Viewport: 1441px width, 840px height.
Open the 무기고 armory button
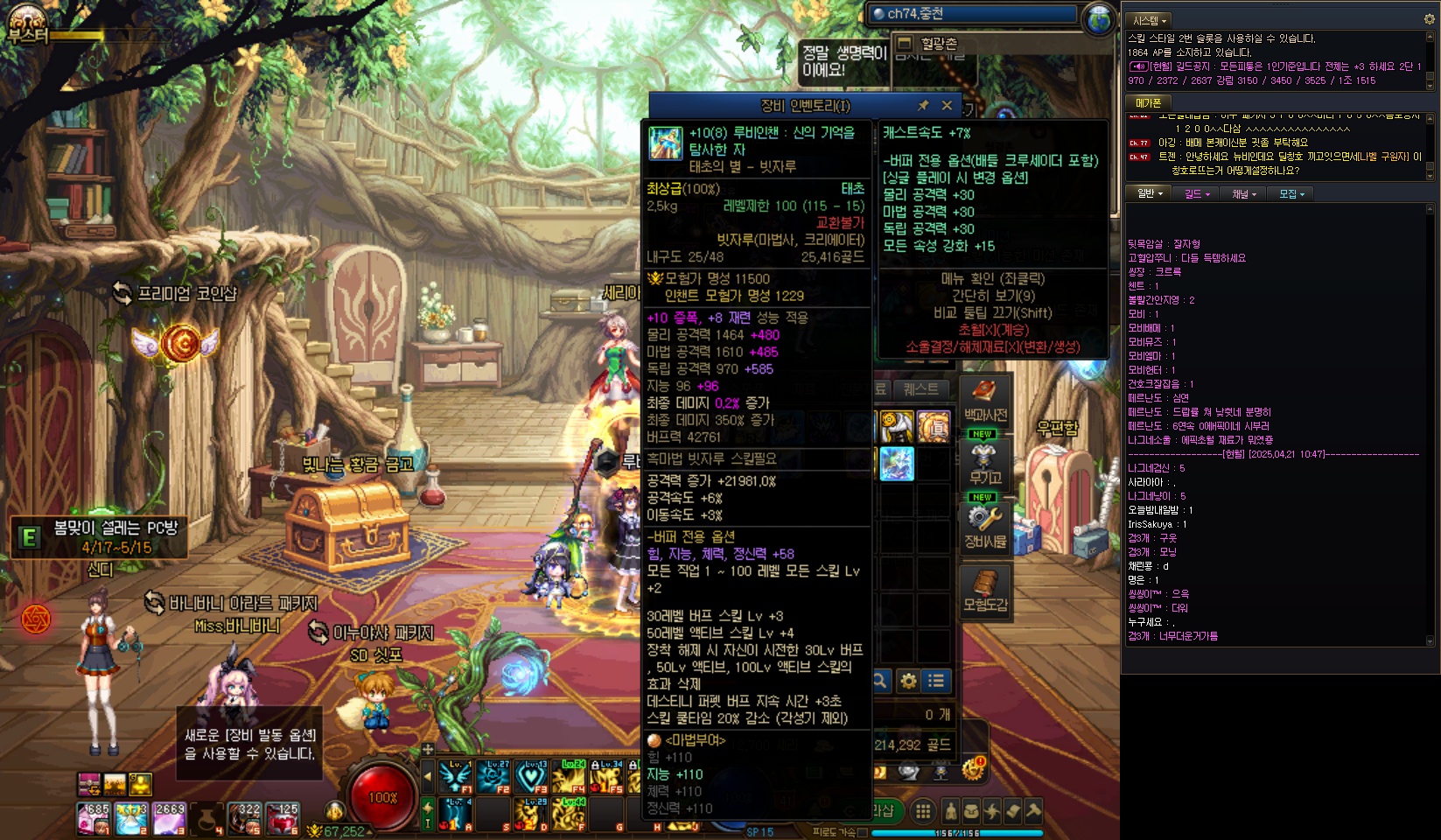point(985,464)
